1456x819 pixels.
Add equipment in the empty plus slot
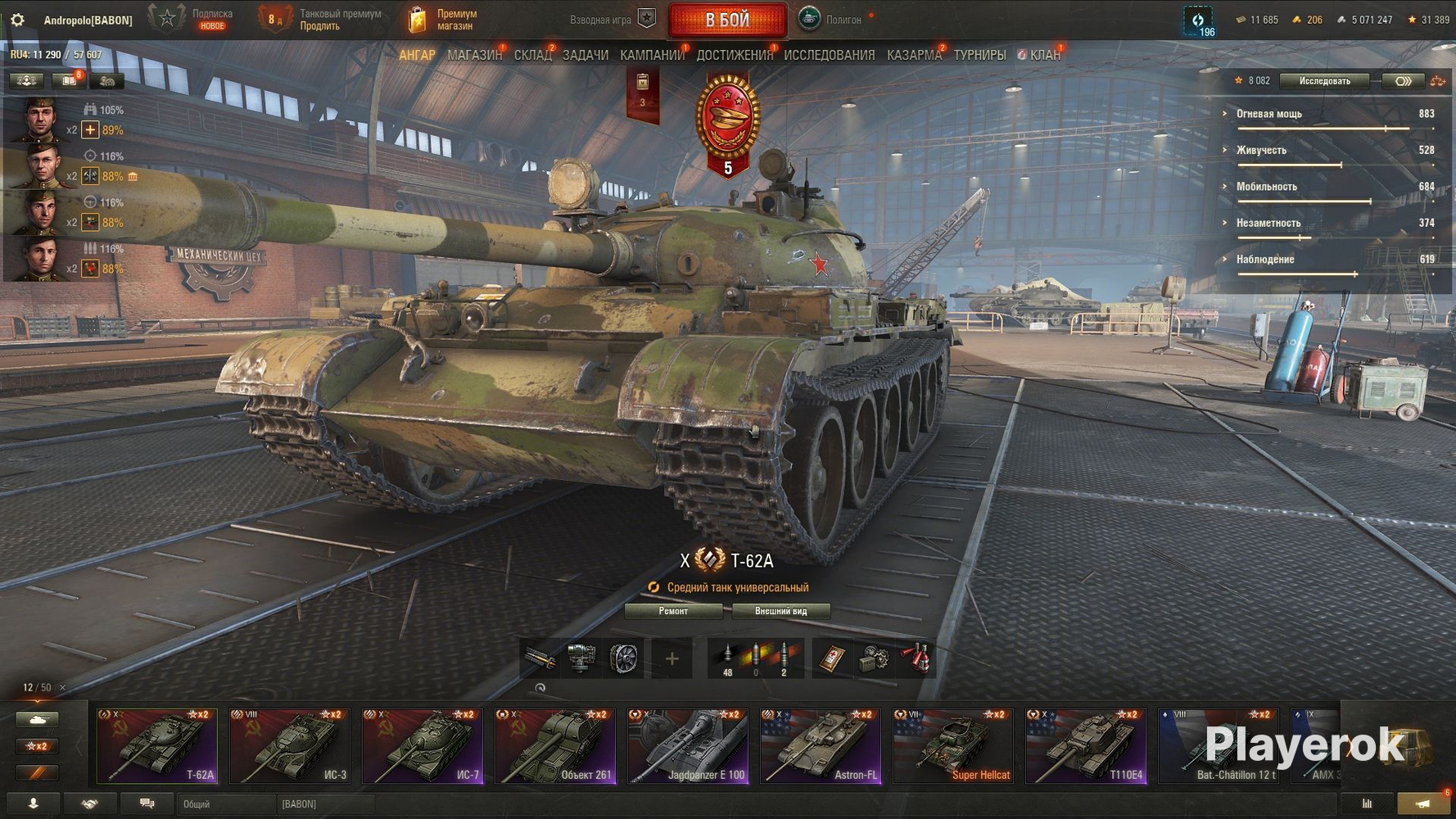pyautogui.click(x=671, y=658)
